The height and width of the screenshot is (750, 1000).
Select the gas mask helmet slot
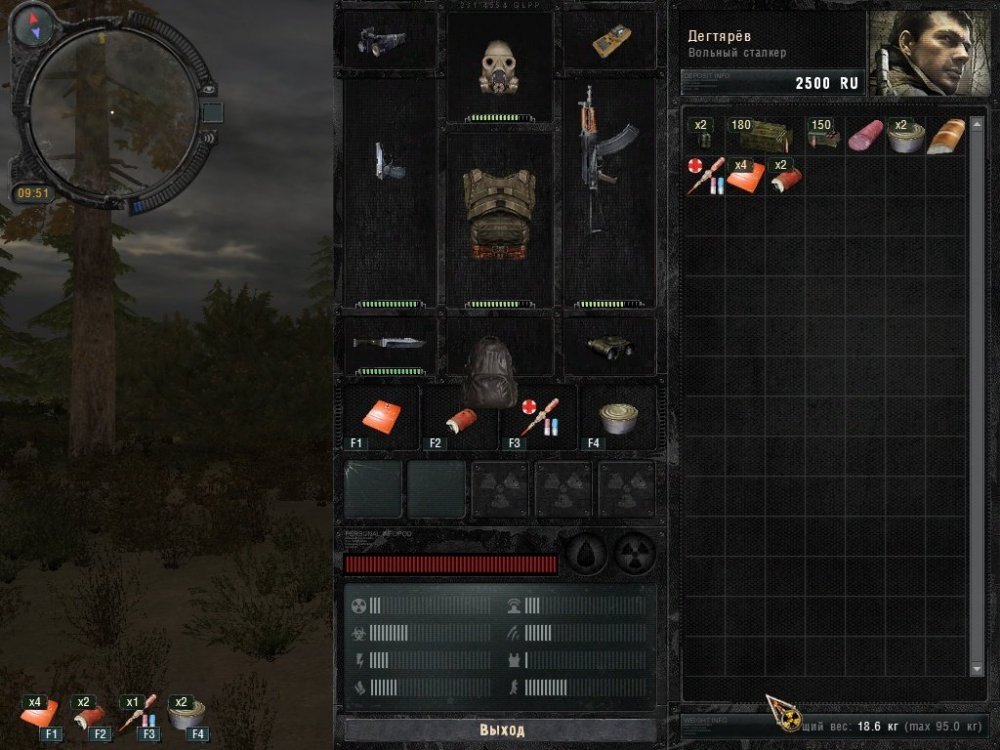[499, 67]
